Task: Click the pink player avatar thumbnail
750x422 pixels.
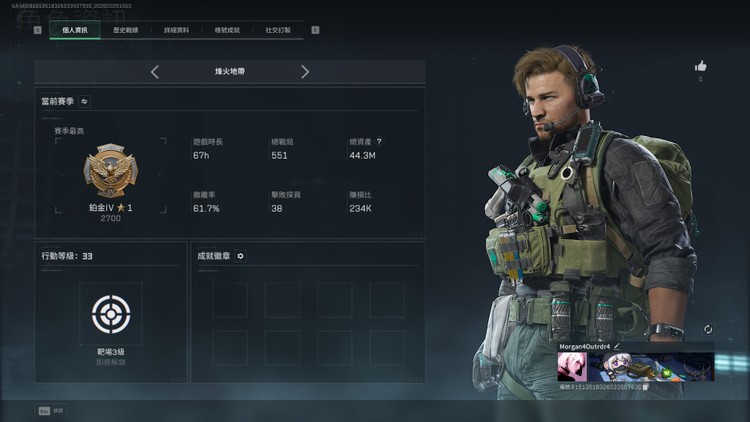Action: click(x=571, y=367)
